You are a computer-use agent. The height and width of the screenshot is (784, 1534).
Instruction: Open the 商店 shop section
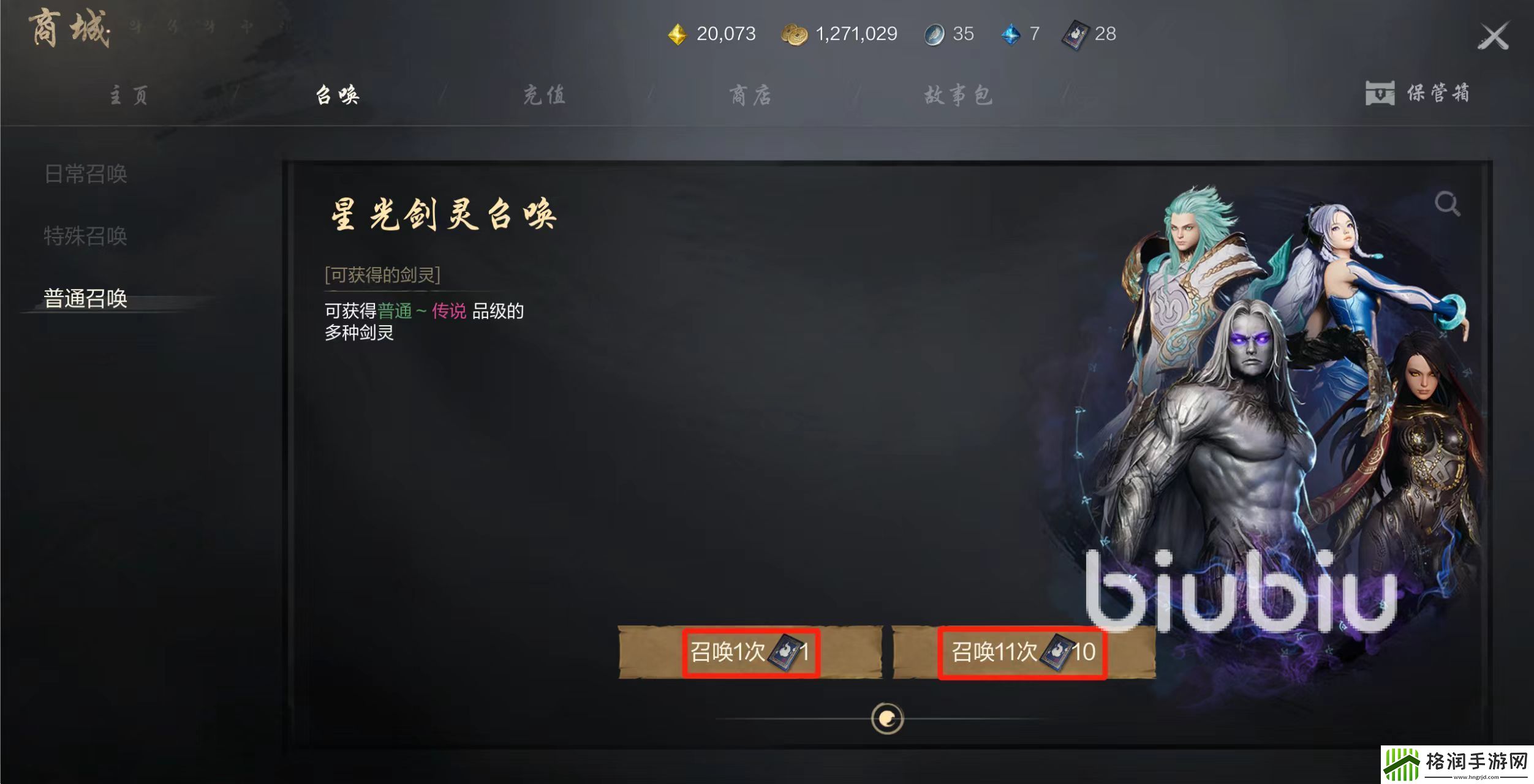tap(749, 94)
